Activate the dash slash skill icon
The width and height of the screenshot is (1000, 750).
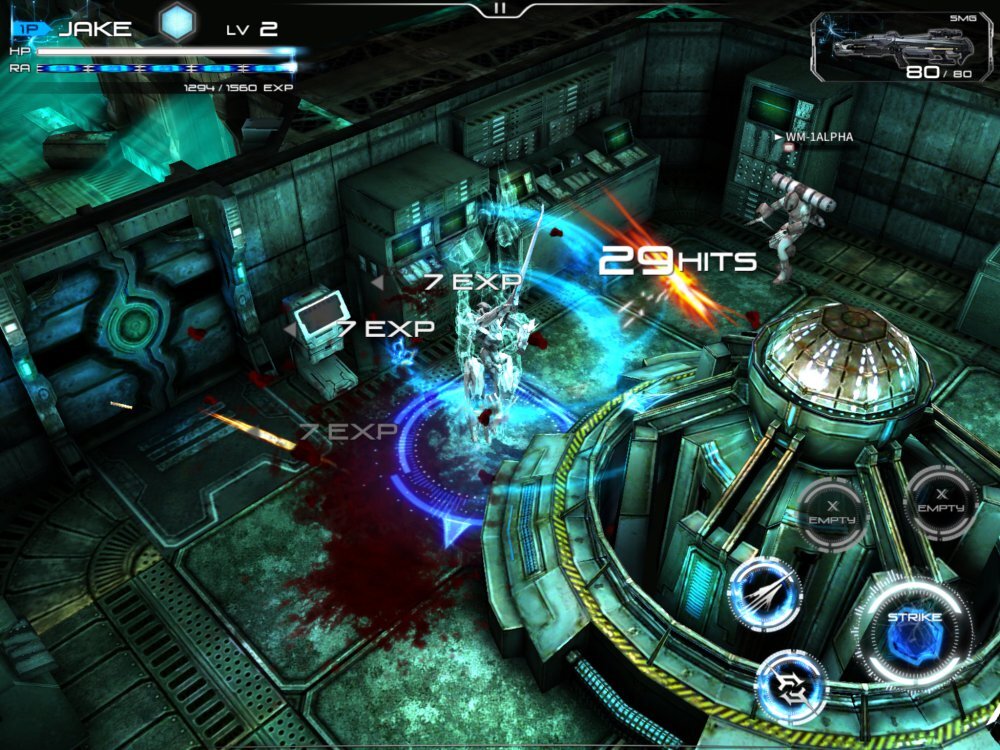coord(765,594)
